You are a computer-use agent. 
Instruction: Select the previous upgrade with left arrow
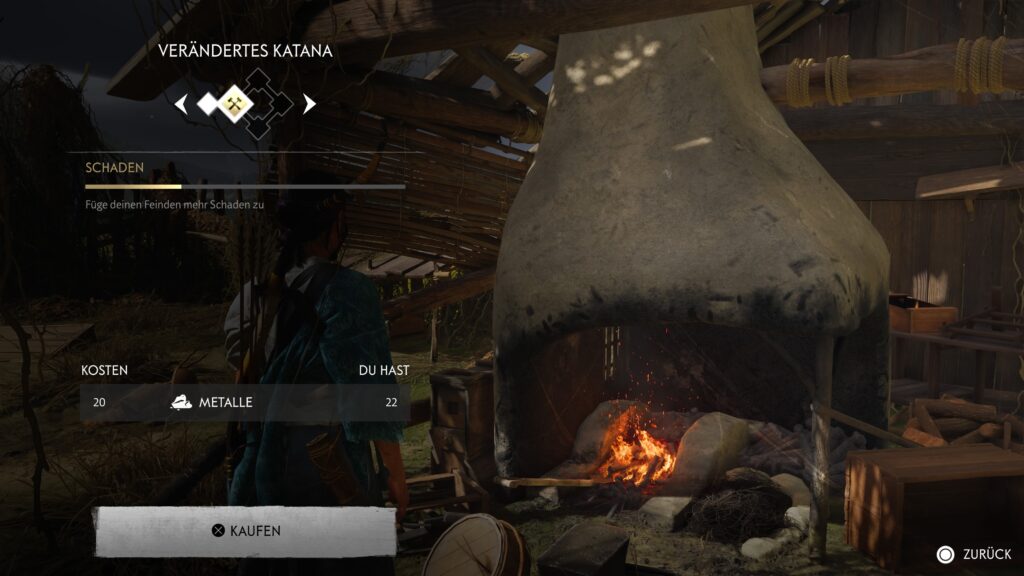click(181, 103)
